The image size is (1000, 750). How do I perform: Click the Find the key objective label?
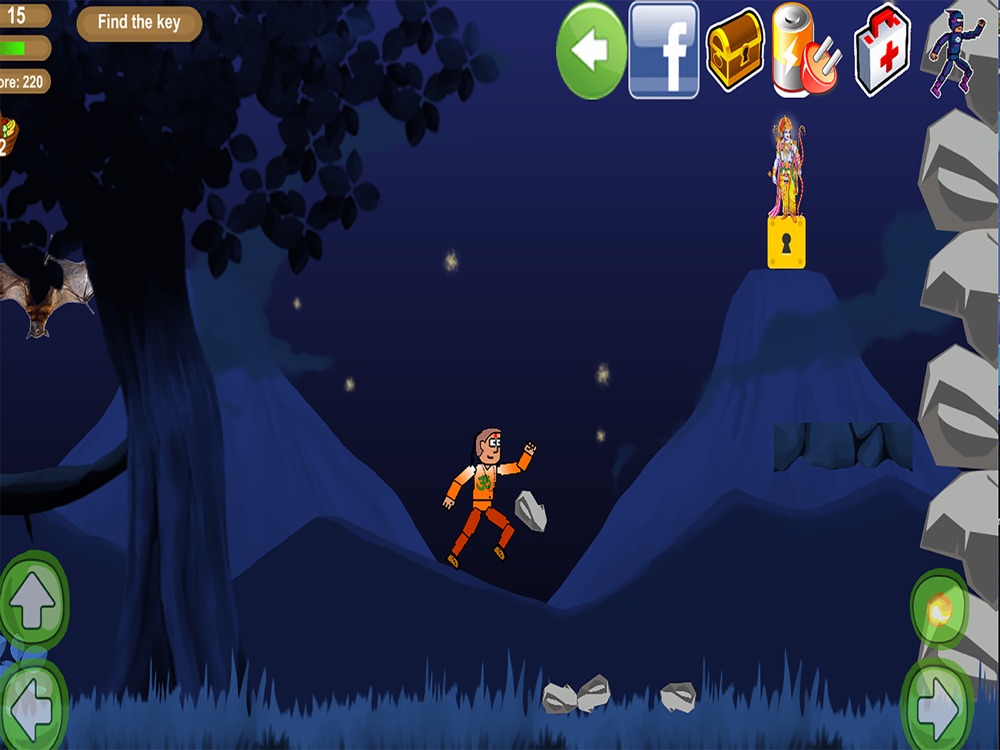pyautogui.click(x=139, y=23)
